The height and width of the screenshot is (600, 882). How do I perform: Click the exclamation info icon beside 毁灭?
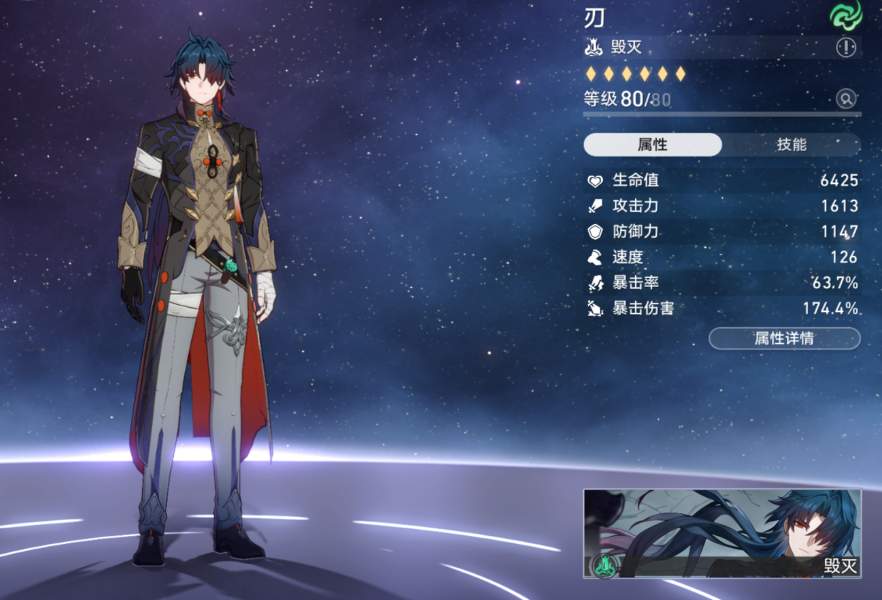click(x=846, y=48)
